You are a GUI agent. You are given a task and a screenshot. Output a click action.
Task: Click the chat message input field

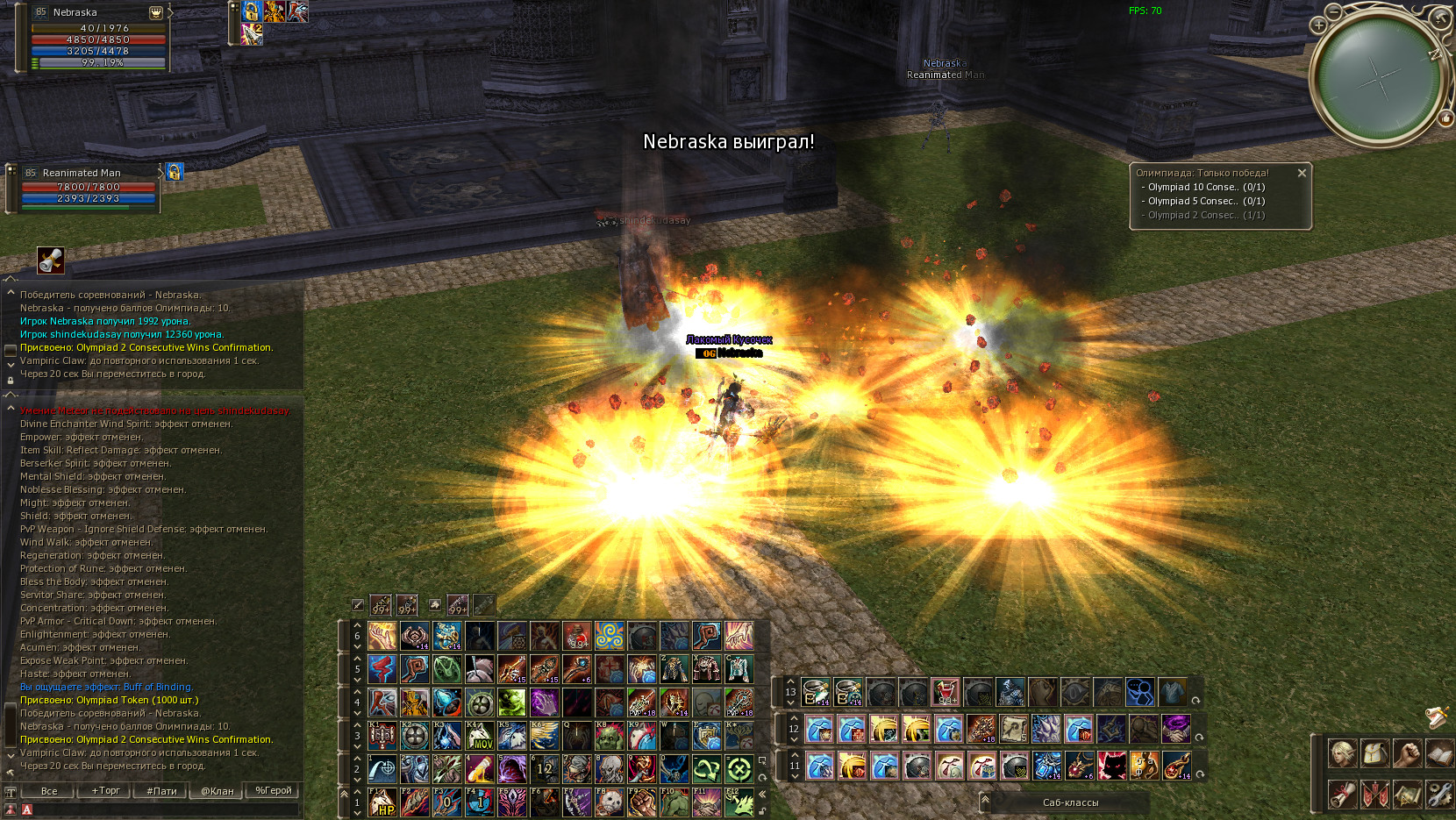[162, 809]
